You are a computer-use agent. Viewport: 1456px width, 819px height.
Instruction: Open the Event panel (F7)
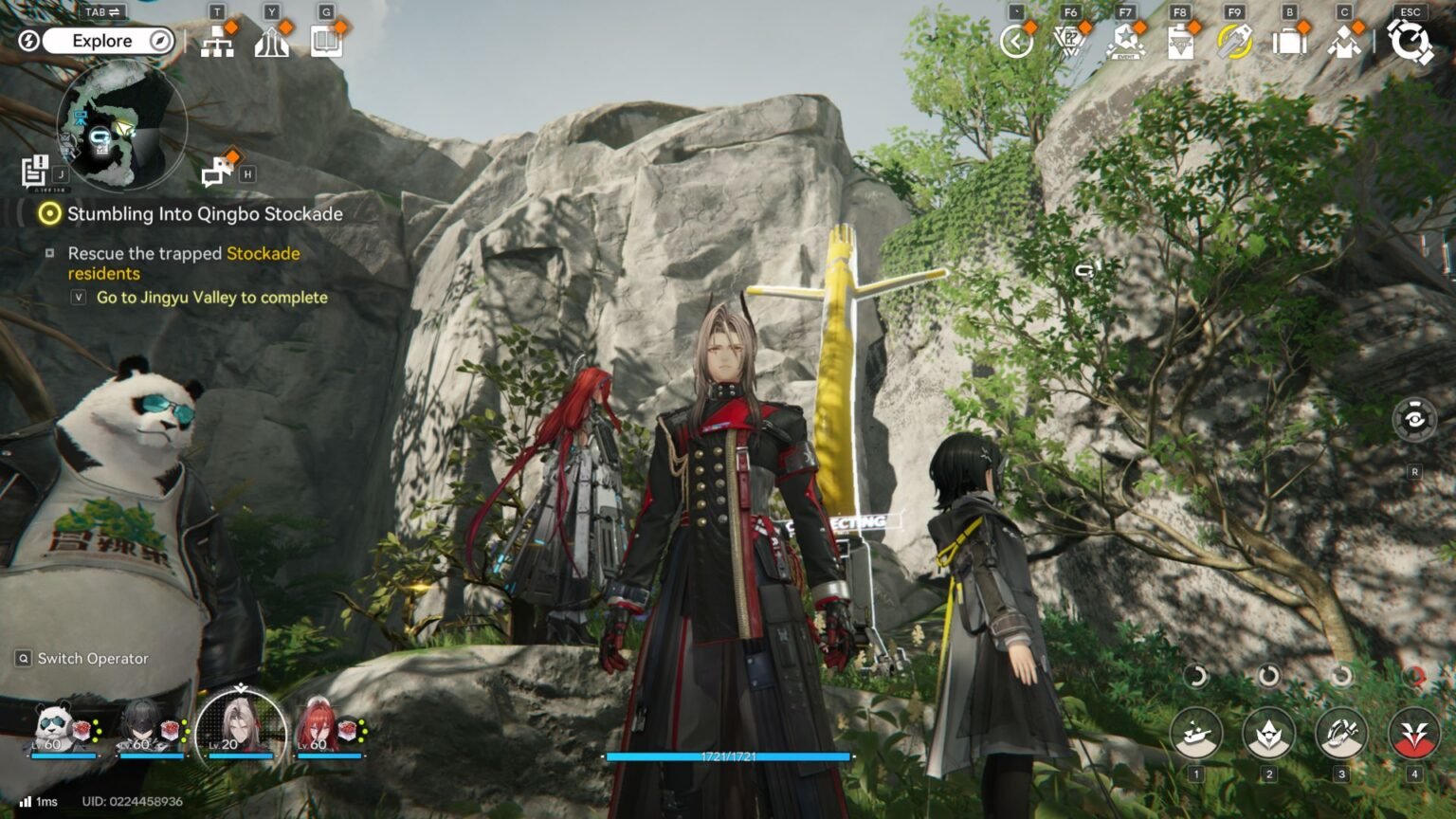(x=1124, y=43)
